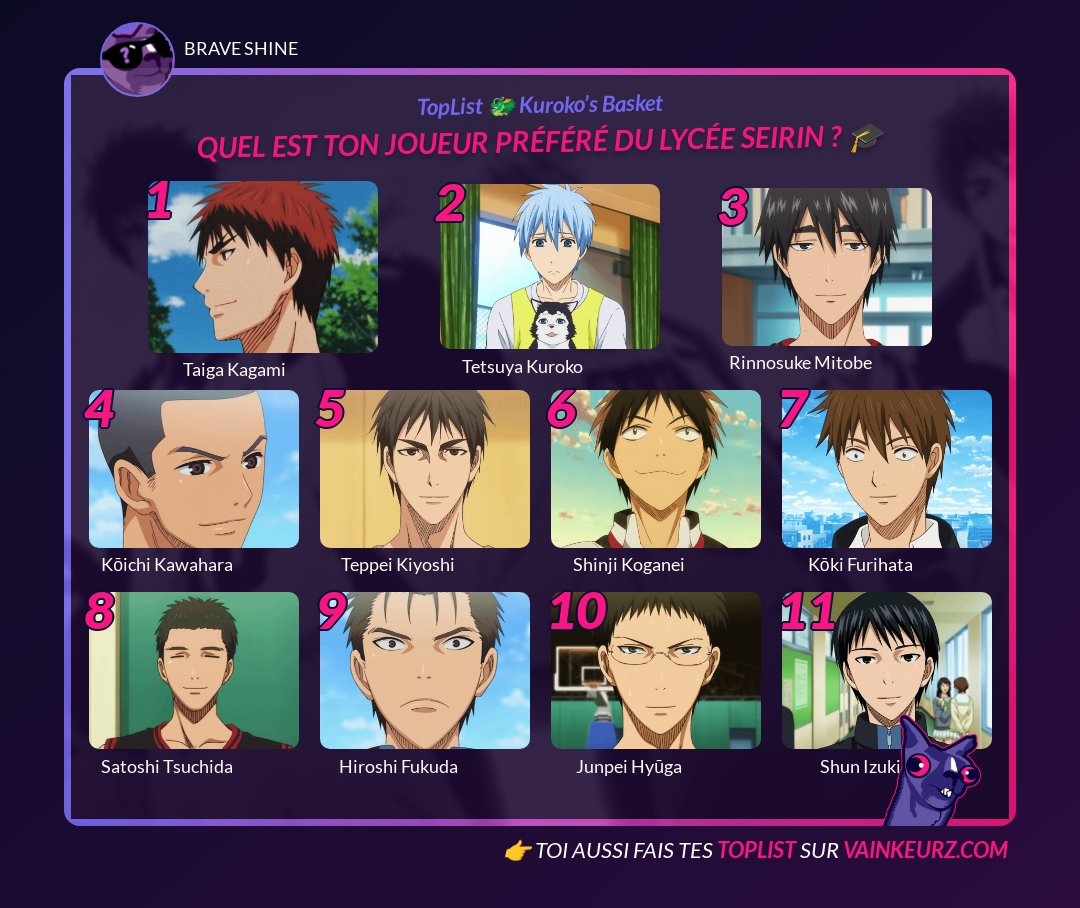Select Kōki Furihata's picture

point(887,469)
